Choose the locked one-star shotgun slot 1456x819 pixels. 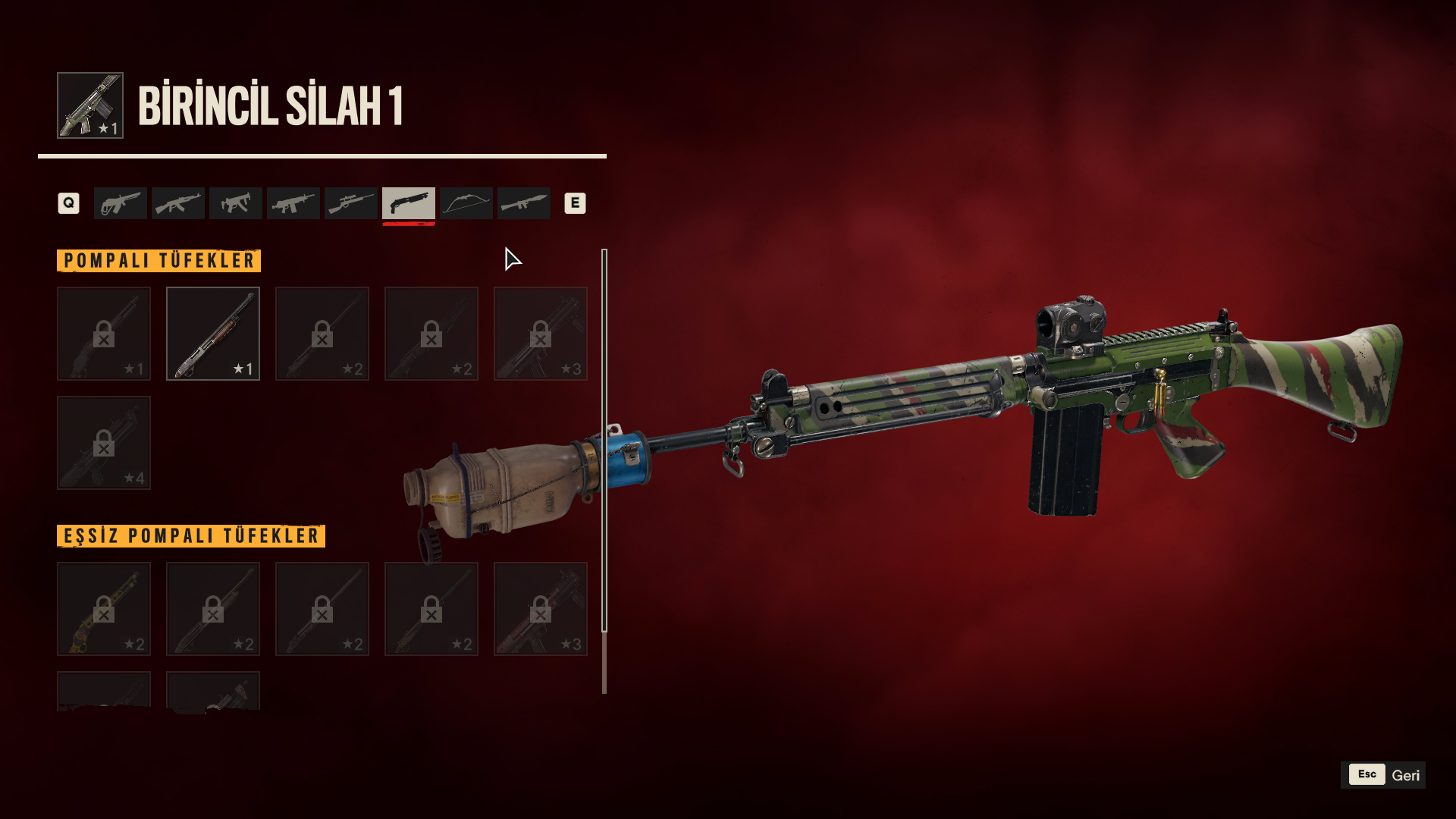tap(104, 334)
